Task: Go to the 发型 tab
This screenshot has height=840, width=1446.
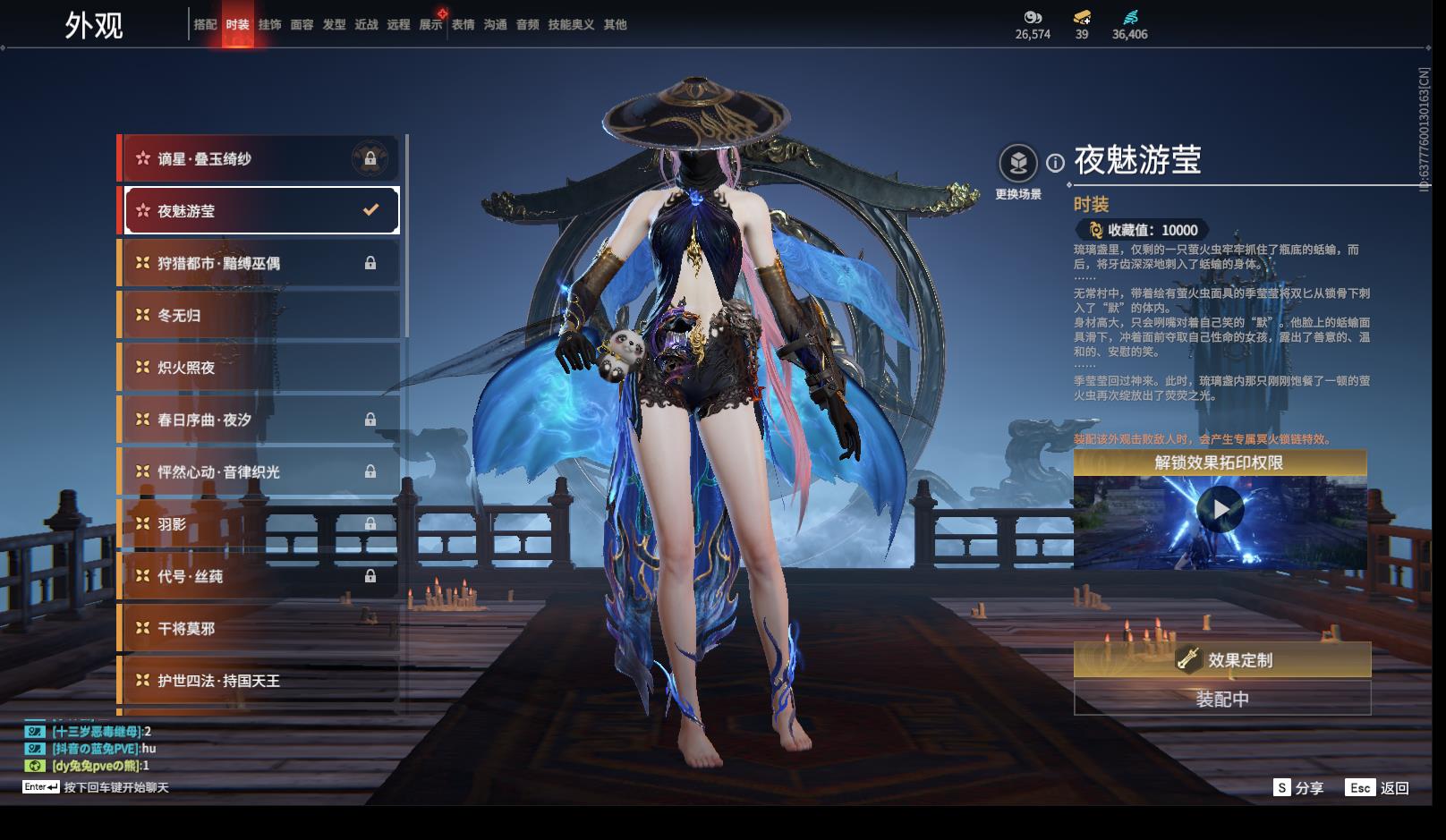Action: click(334, 25)
